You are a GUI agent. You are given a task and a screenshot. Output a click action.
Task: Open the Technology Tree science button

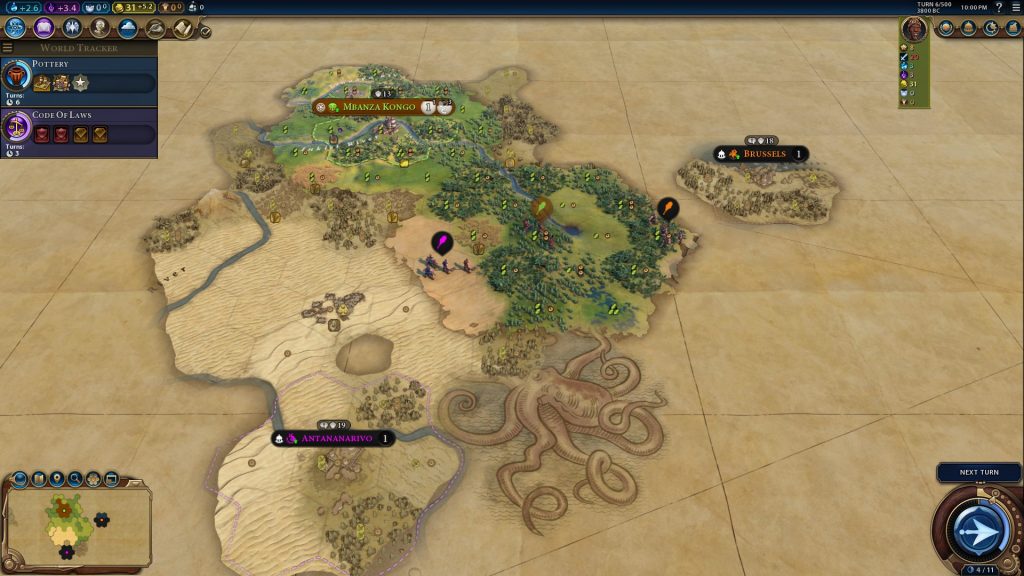pos(15,28)
